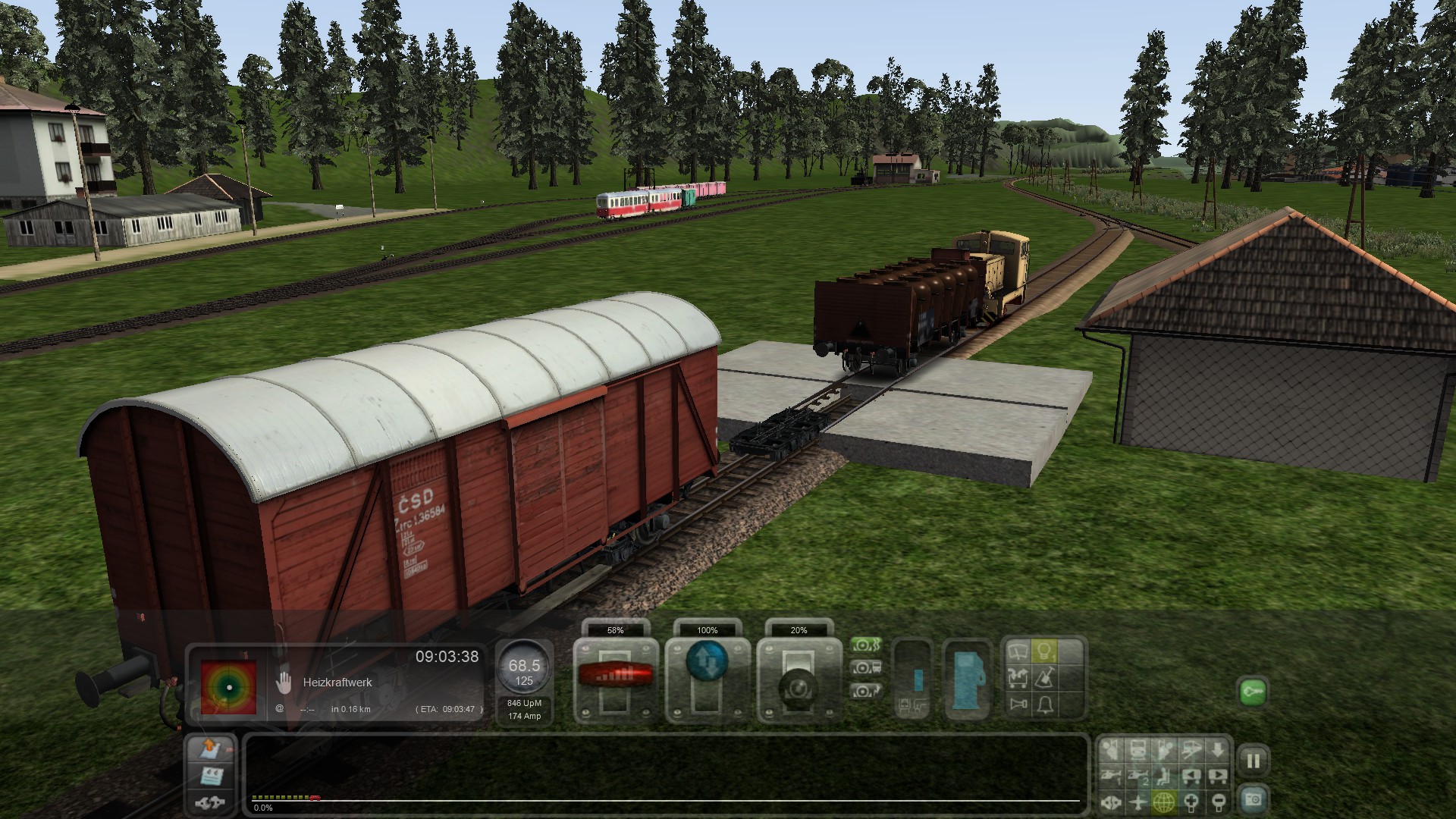Switch to helicopter camera 1
The image size is (1456, 819).
[x=1112, y=776]
